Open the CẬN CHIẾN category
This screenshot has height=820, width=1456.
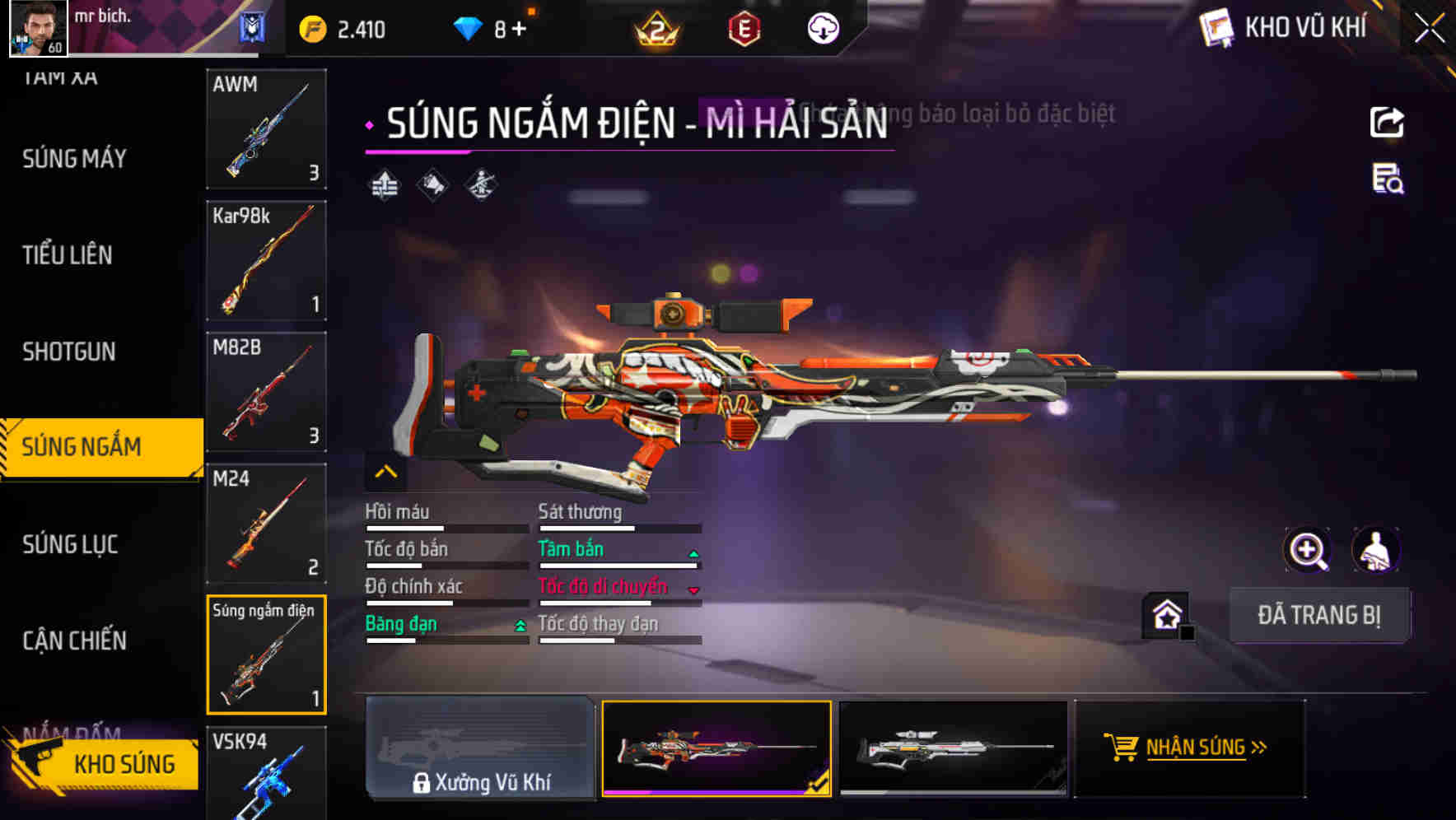point(75,641)
